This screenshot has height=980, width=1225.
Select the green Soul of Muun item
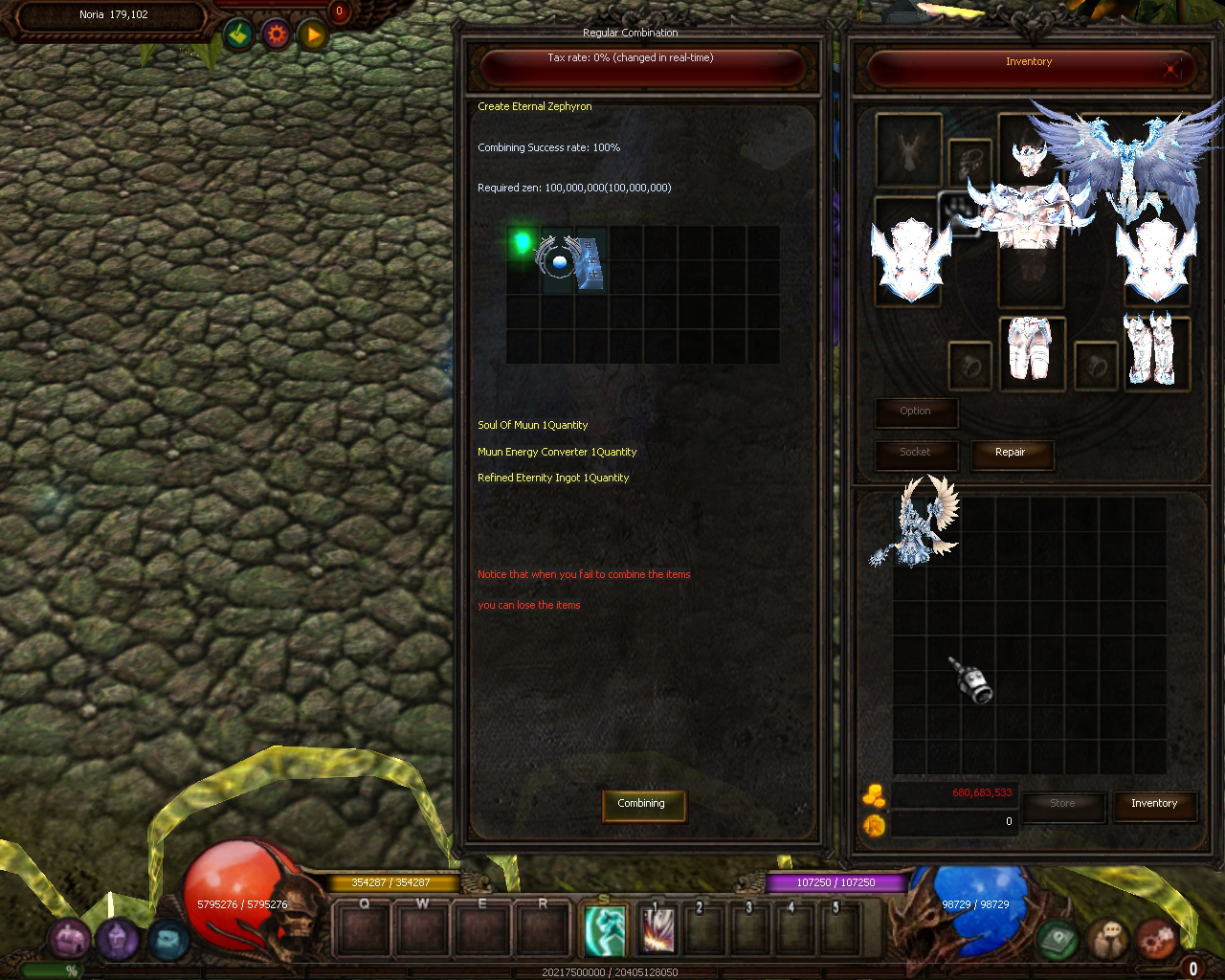(523, 243)
